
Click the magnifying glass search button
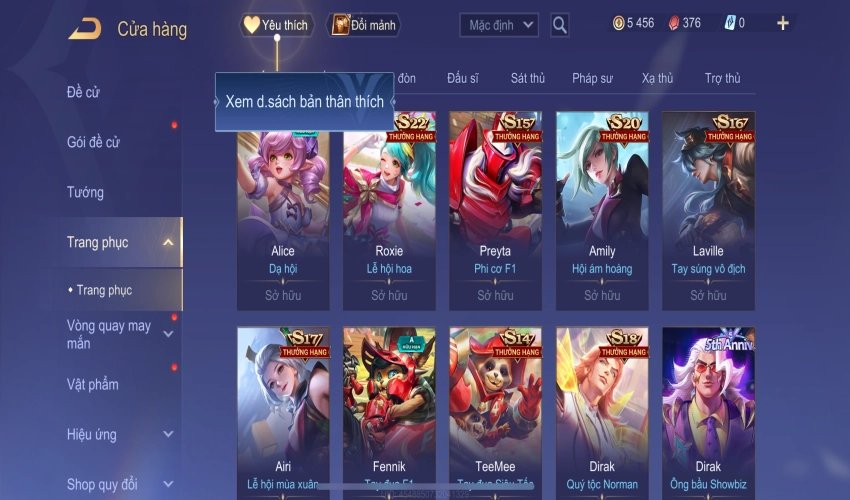560,25
